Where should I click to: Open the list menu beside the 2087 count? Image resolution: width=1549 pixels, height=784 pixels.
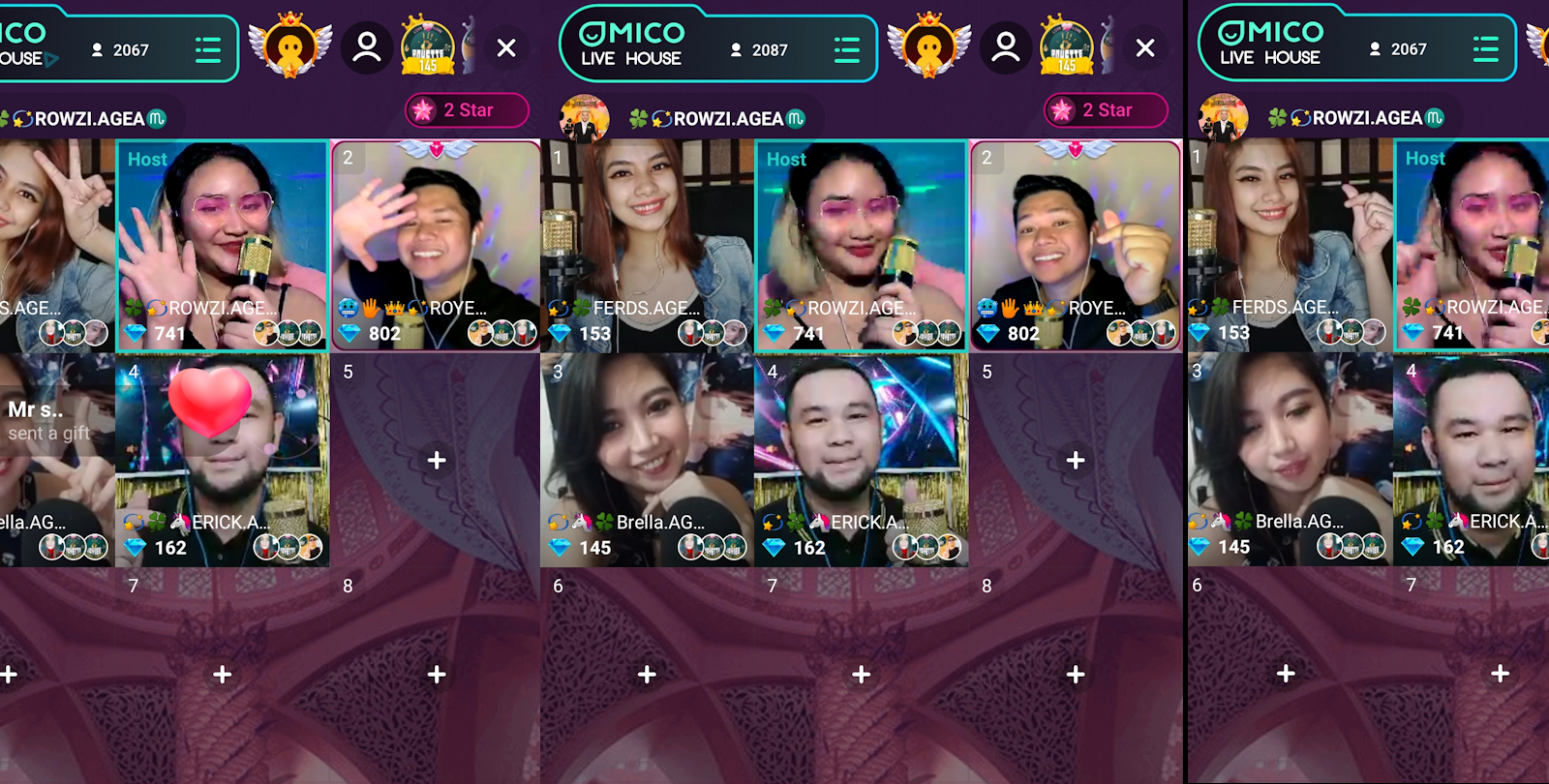[846, 49]
